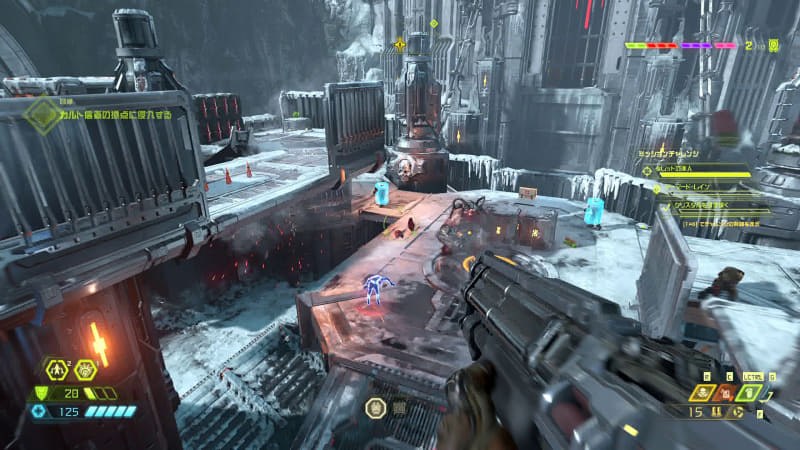This screenshot has height=450, width=800.
Task: Activate the orange Flame Belch icon
Action: pos(724,392)
